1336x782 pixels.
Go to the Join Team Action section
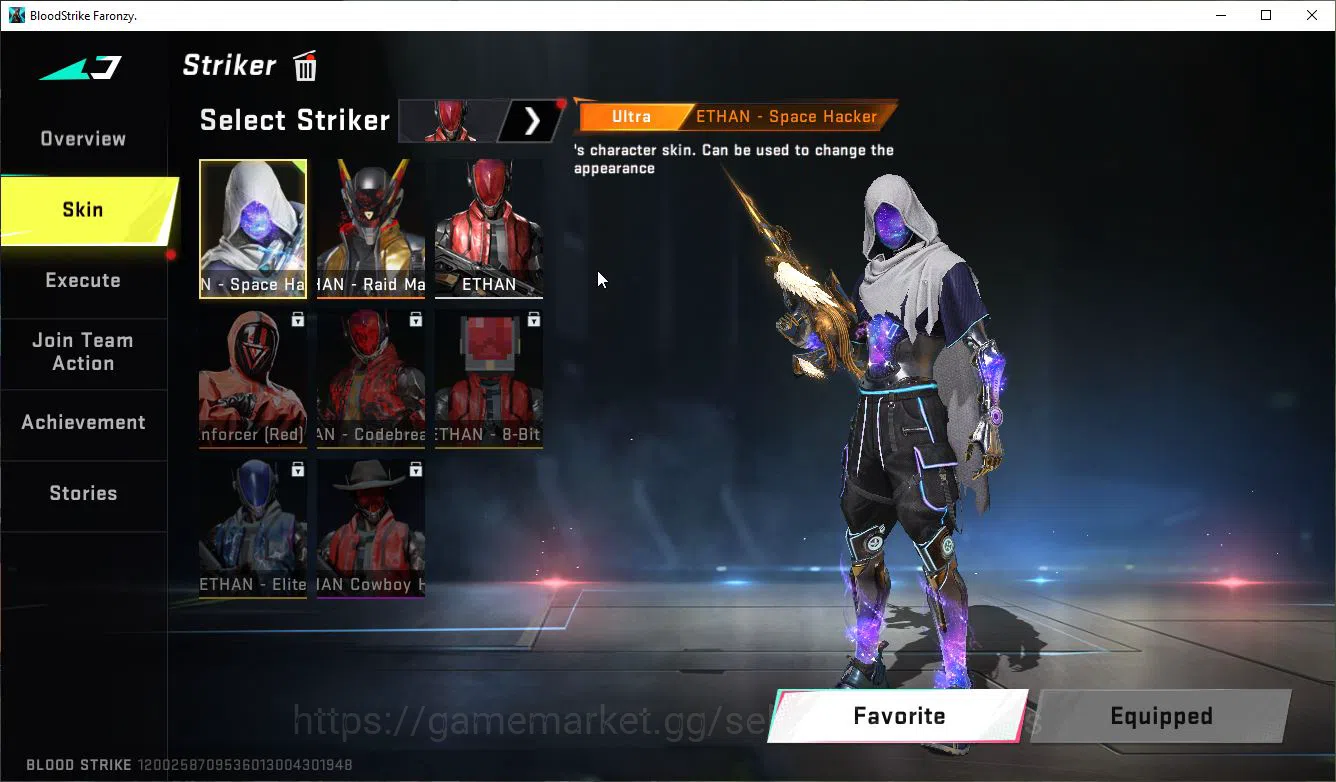pos(82,352)
